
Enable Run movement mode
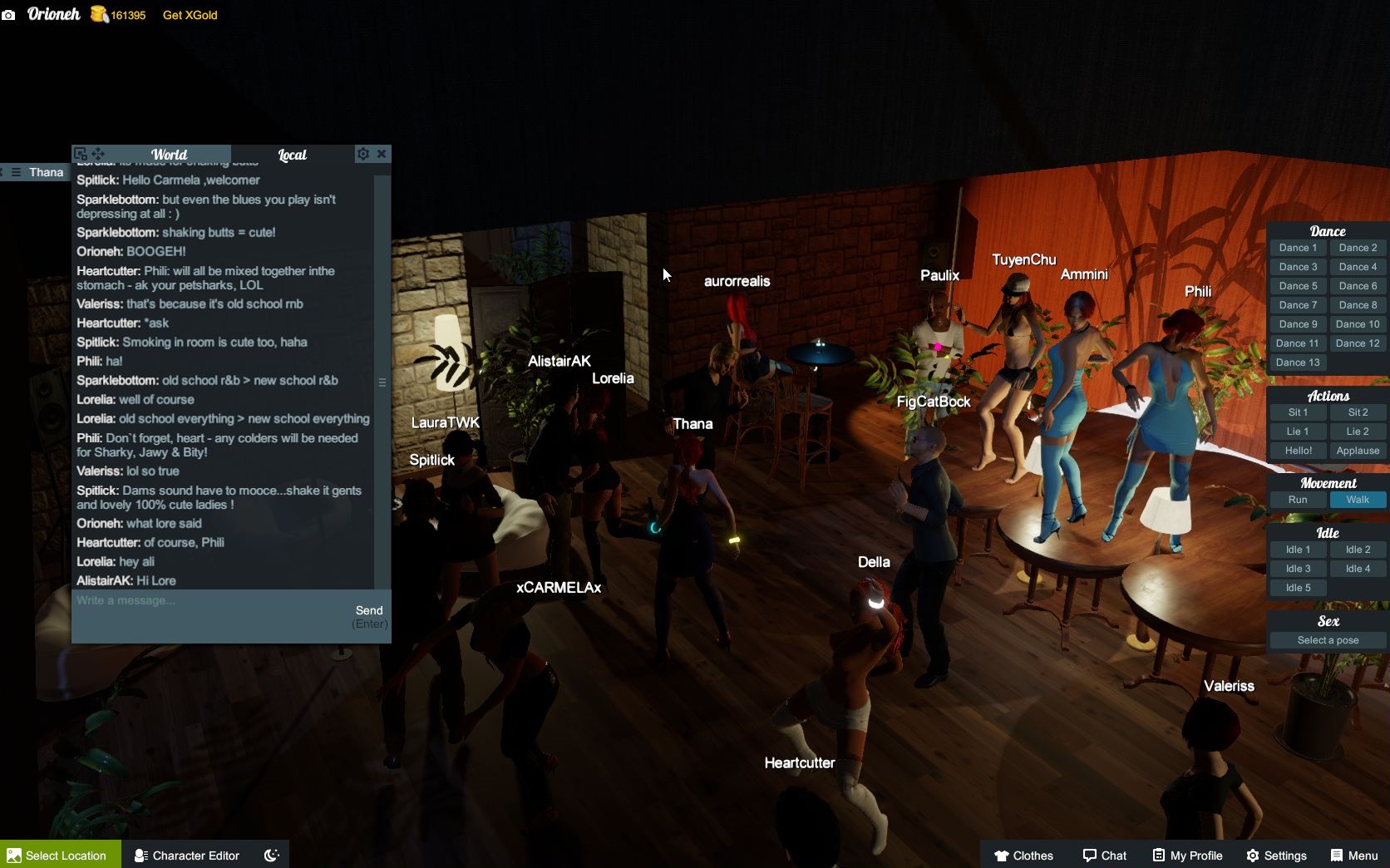pyautogui.click(x=1297, y=500)
